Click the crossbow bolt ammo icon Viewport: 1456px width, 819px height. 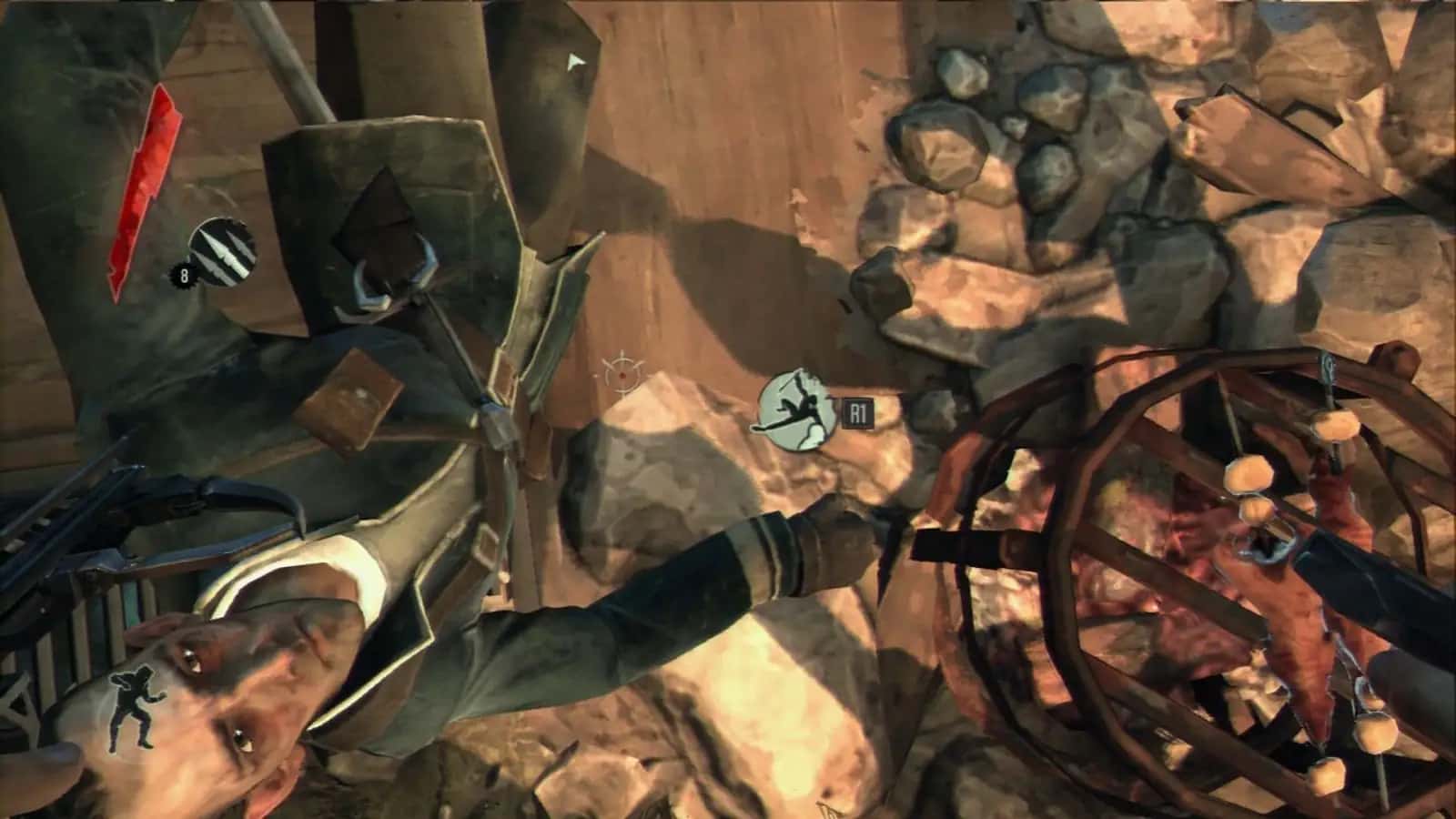[x=221, y=248]
